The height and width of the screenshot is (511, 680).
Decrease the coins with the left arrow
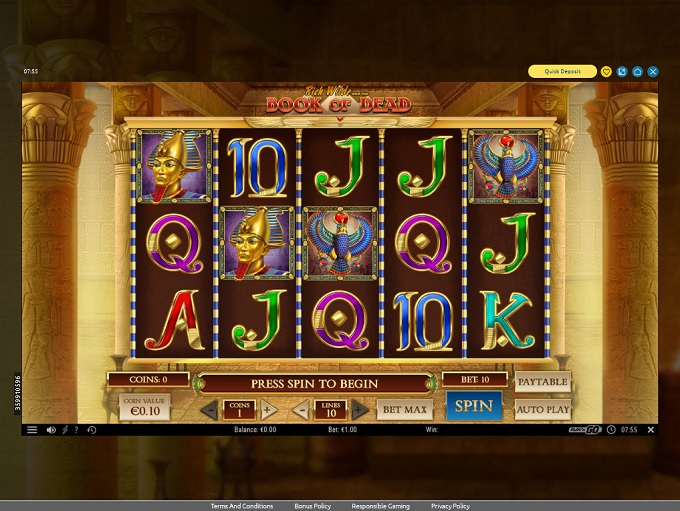pos(208,410)
